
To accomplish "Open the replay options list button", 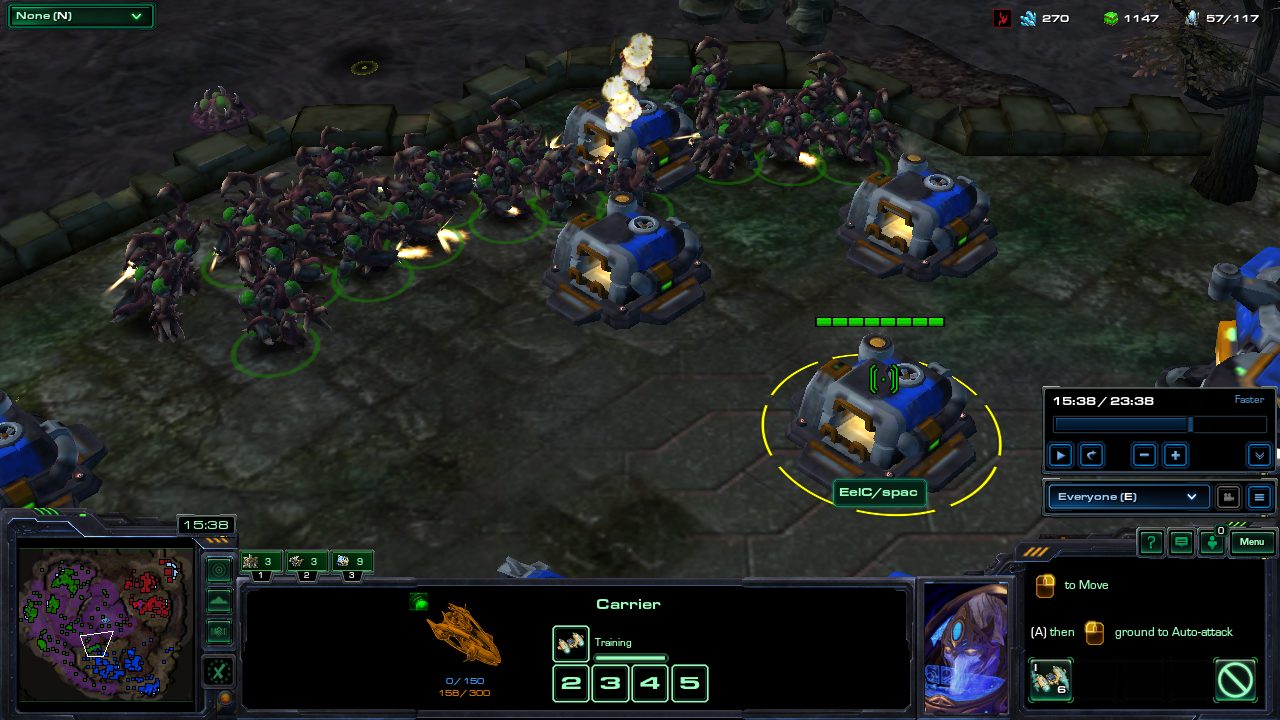I will [1259, 497].
